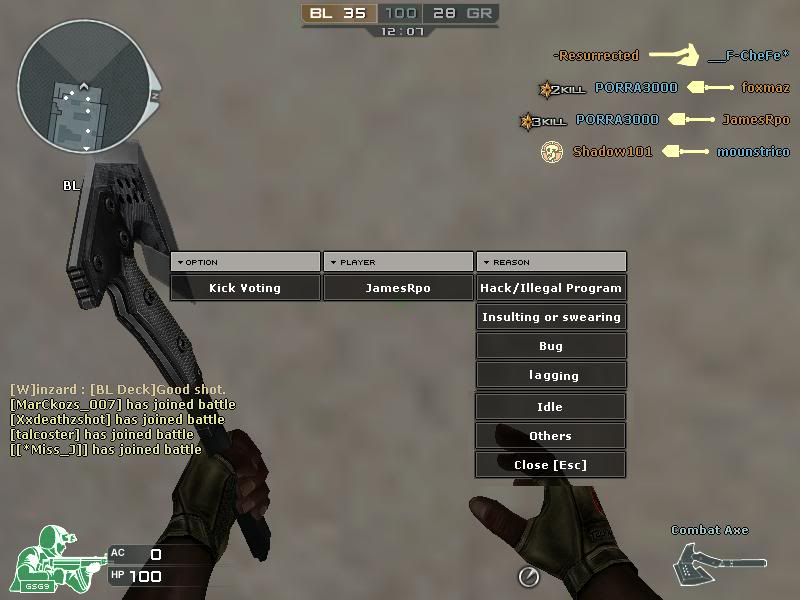The image size is (801, 600).
Task: Select Others as kick reason
Action: 551,436
